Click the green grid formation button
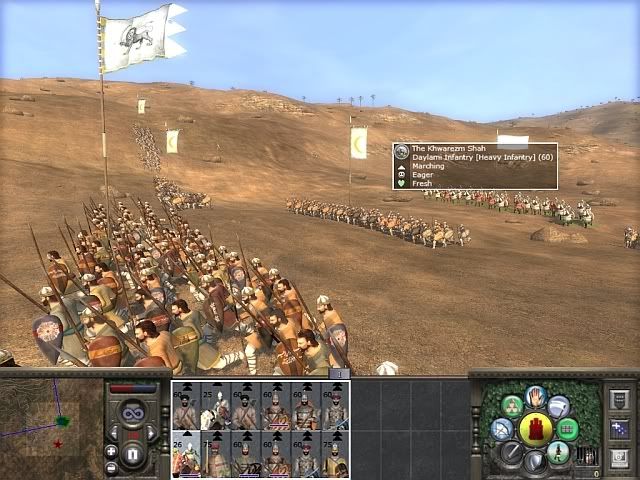Screen dimensions: 640x480 tap(569, 430)
